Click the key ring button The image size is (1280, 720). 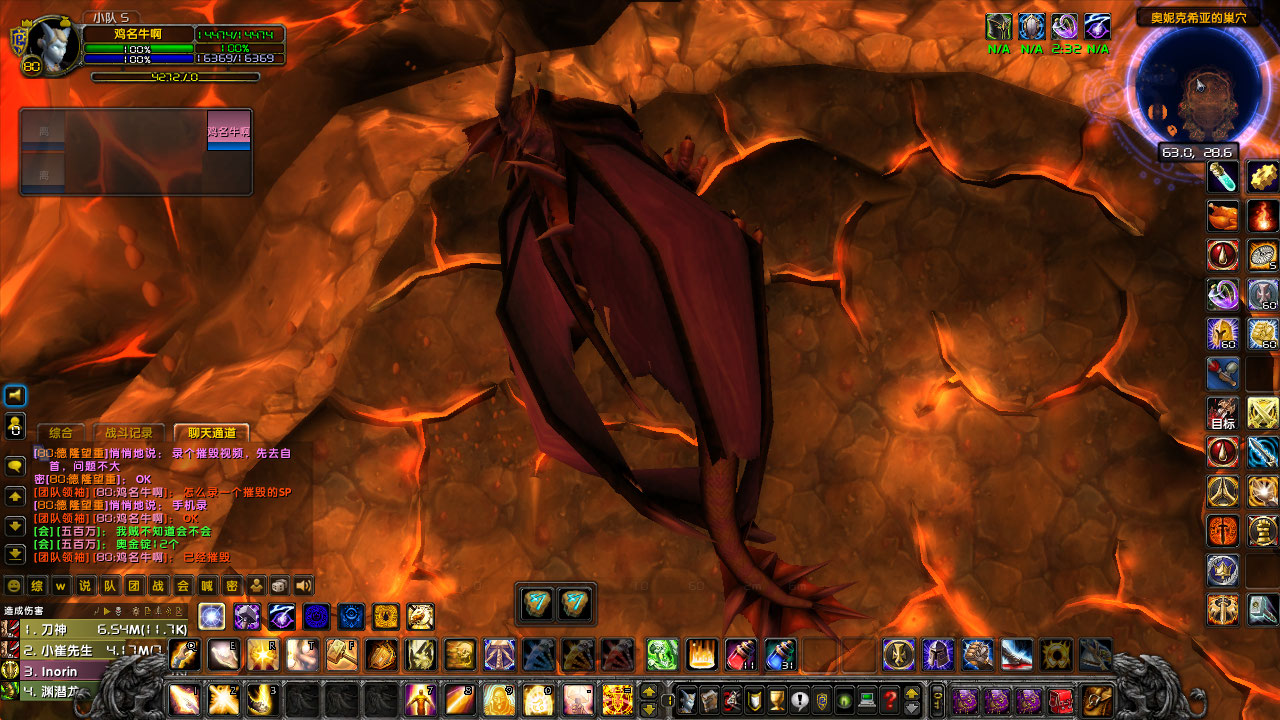938,698
